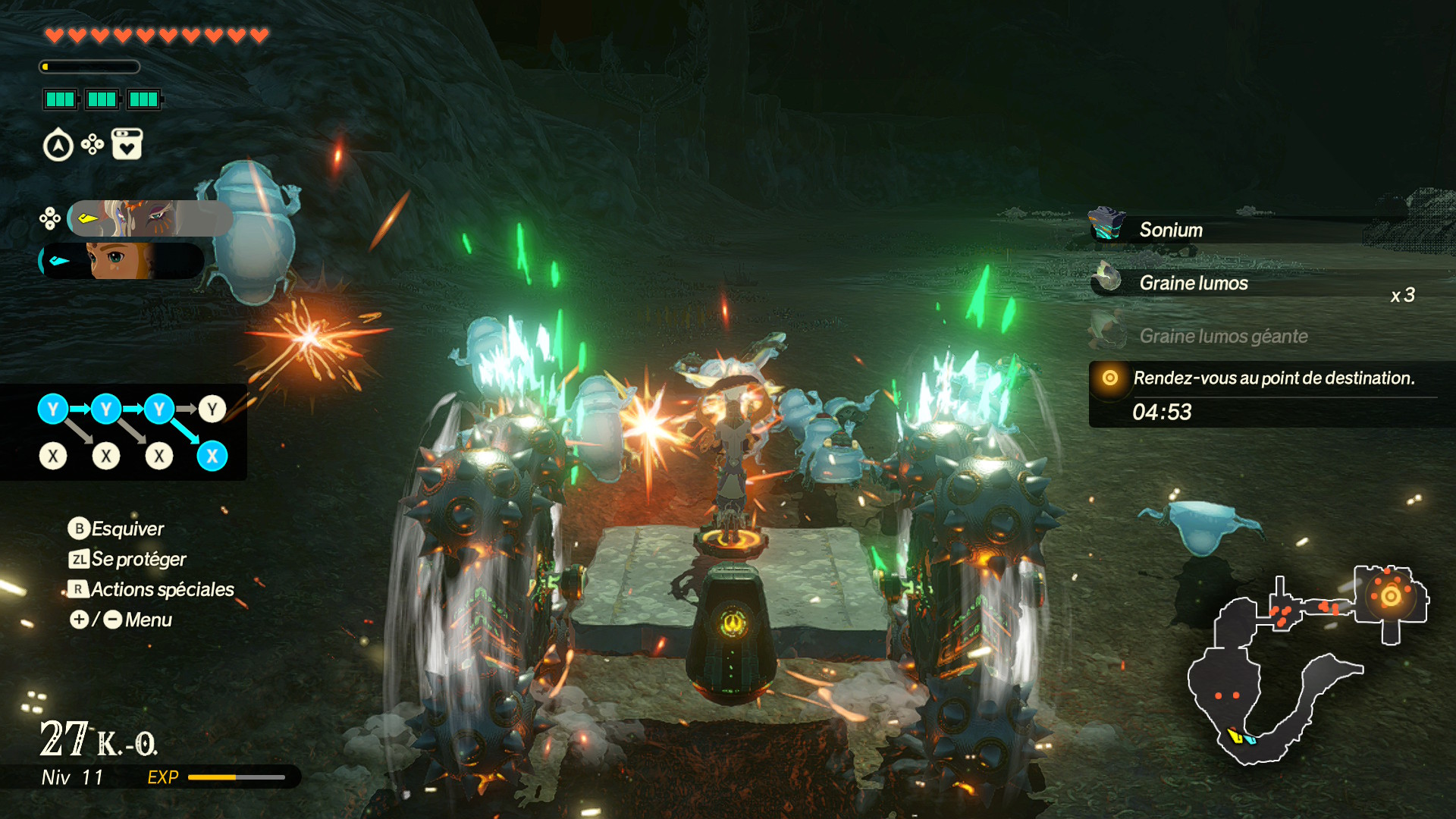Open the destination objective tracker

click(x=1271, y=394)
